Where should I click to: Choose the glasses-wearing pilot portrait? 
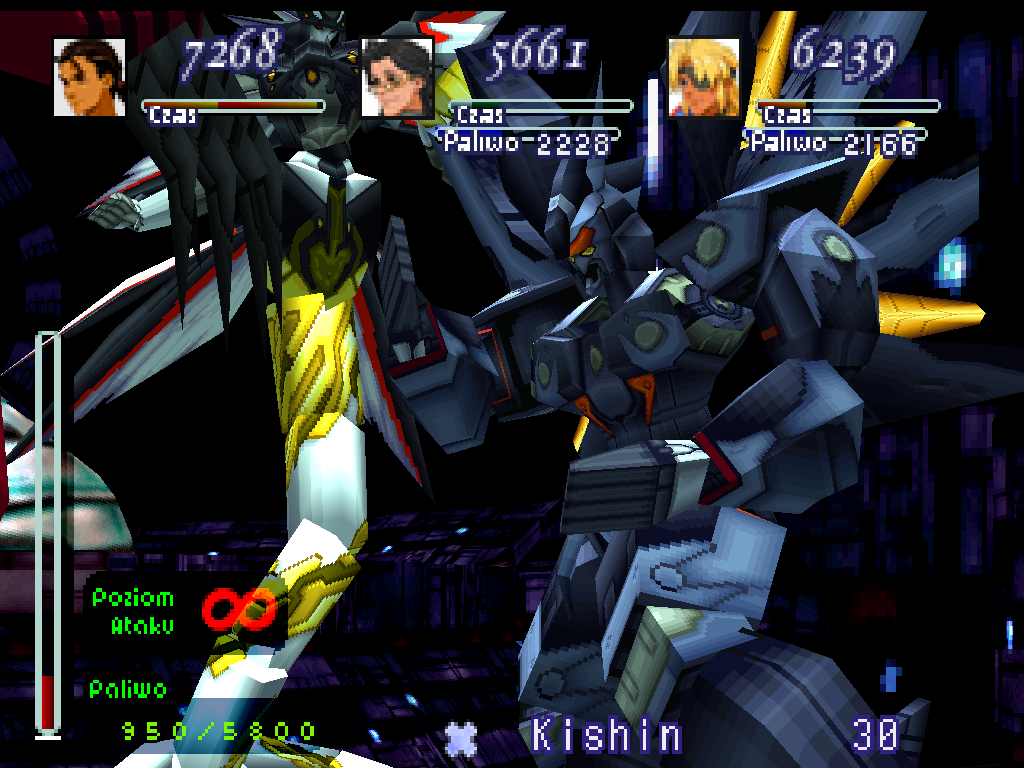pyautogui.click(x=397, y=77)
